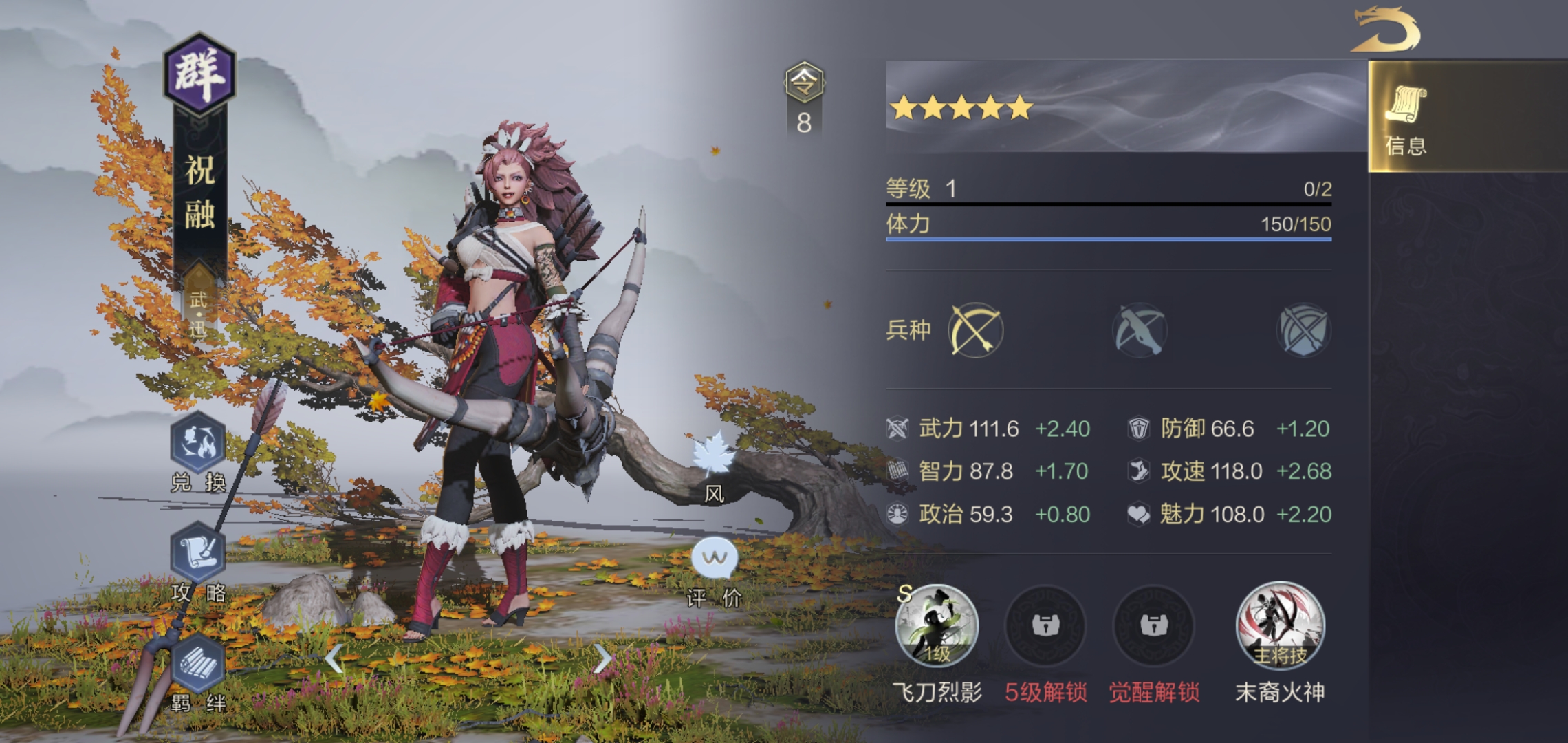Tap the 群 faction emblem
1568x743 pixels.
[x=199, y=74]
